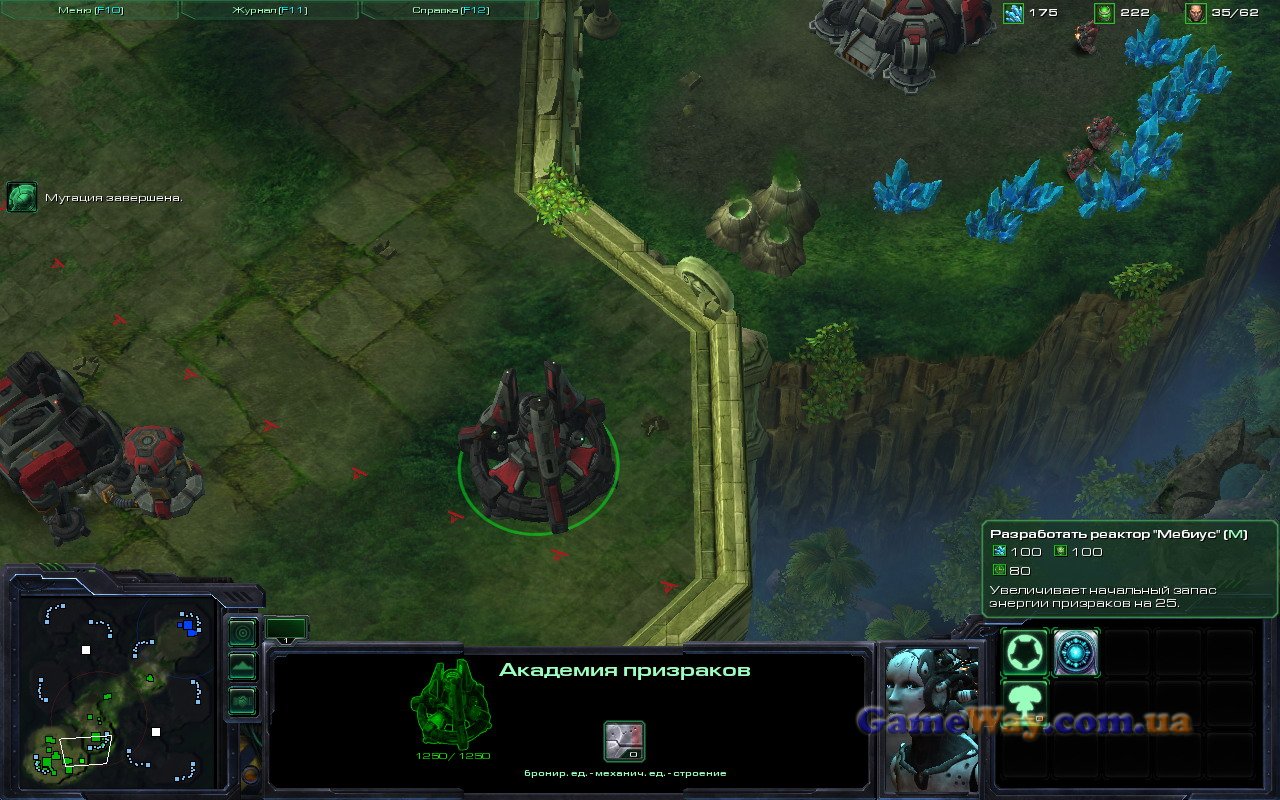
Task: Toggle the minimap terrain display button
Action: point(242,666)
